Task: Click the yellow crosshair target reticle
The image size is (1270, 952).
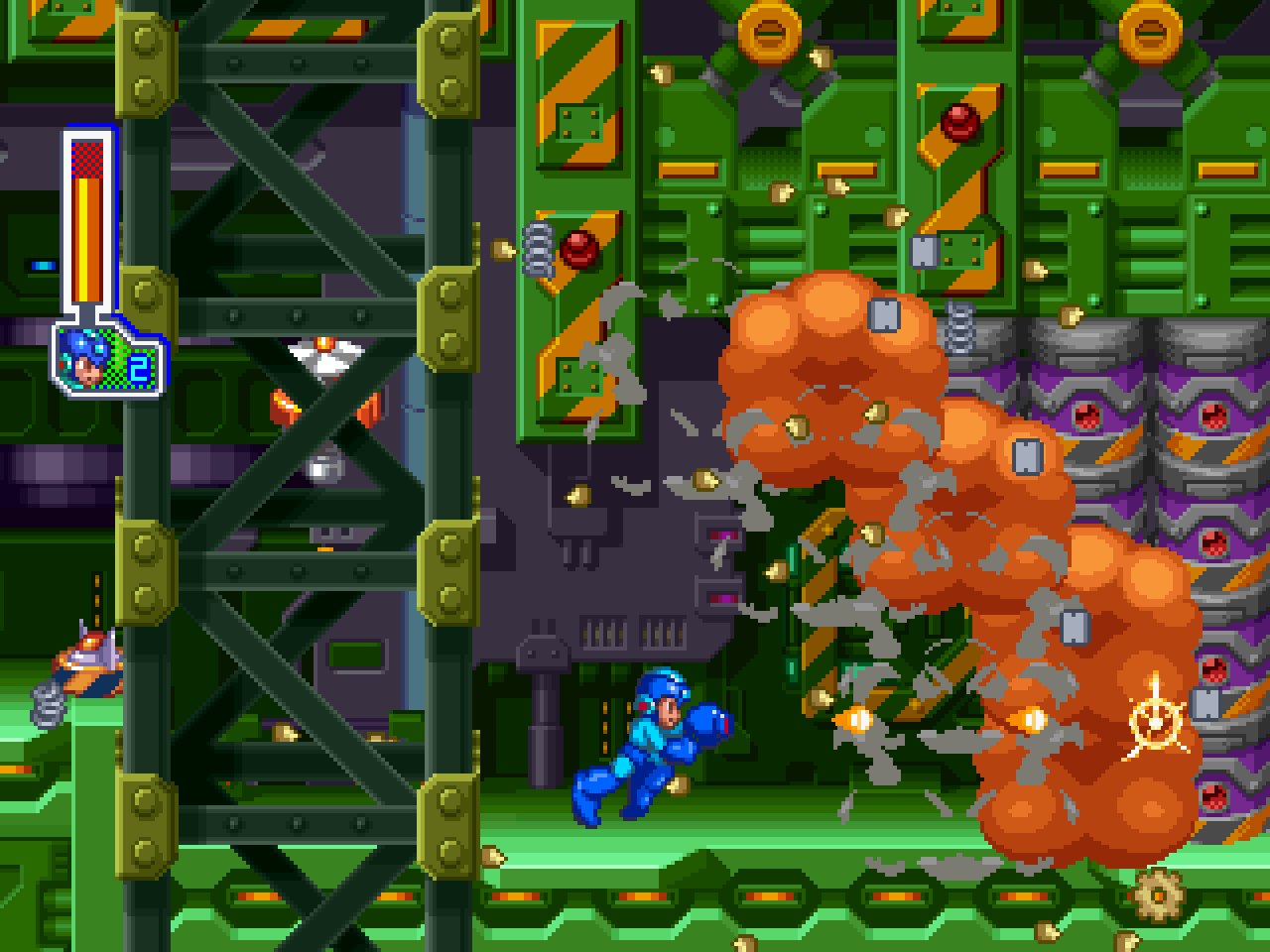Action: 1156,724
